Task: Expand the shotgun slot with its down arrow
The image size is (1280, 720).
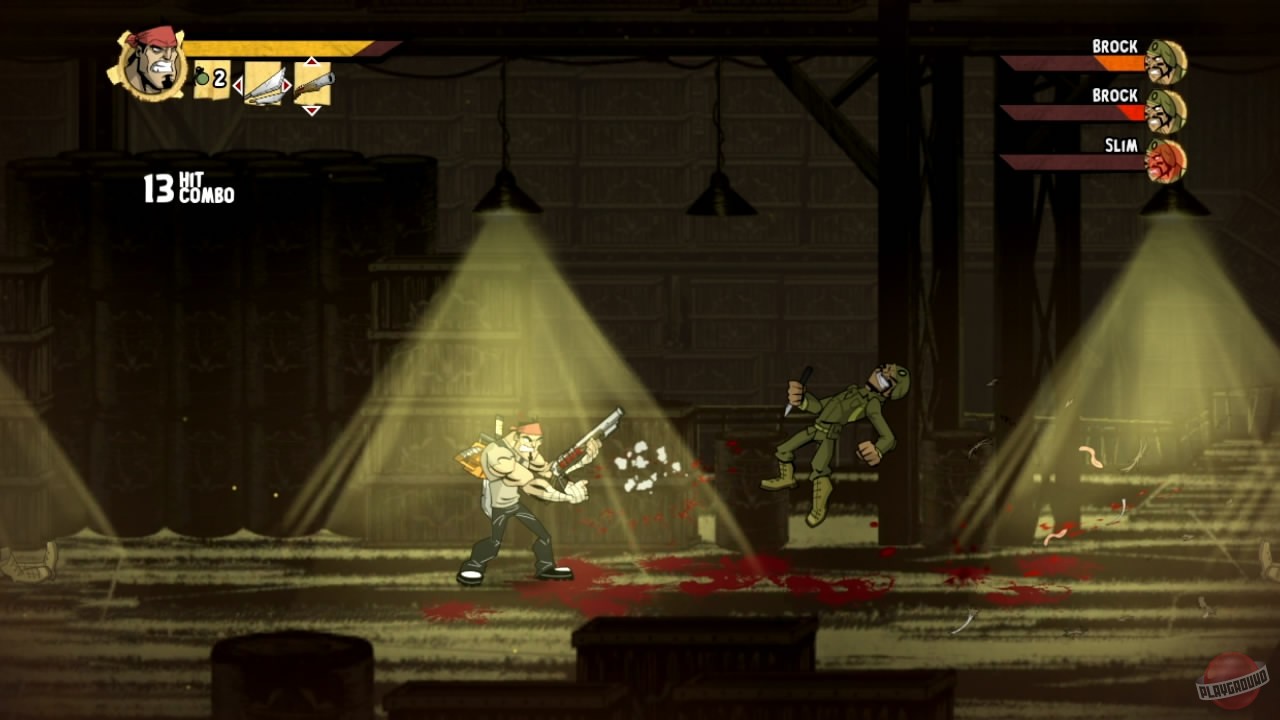Action: (311, 110)
